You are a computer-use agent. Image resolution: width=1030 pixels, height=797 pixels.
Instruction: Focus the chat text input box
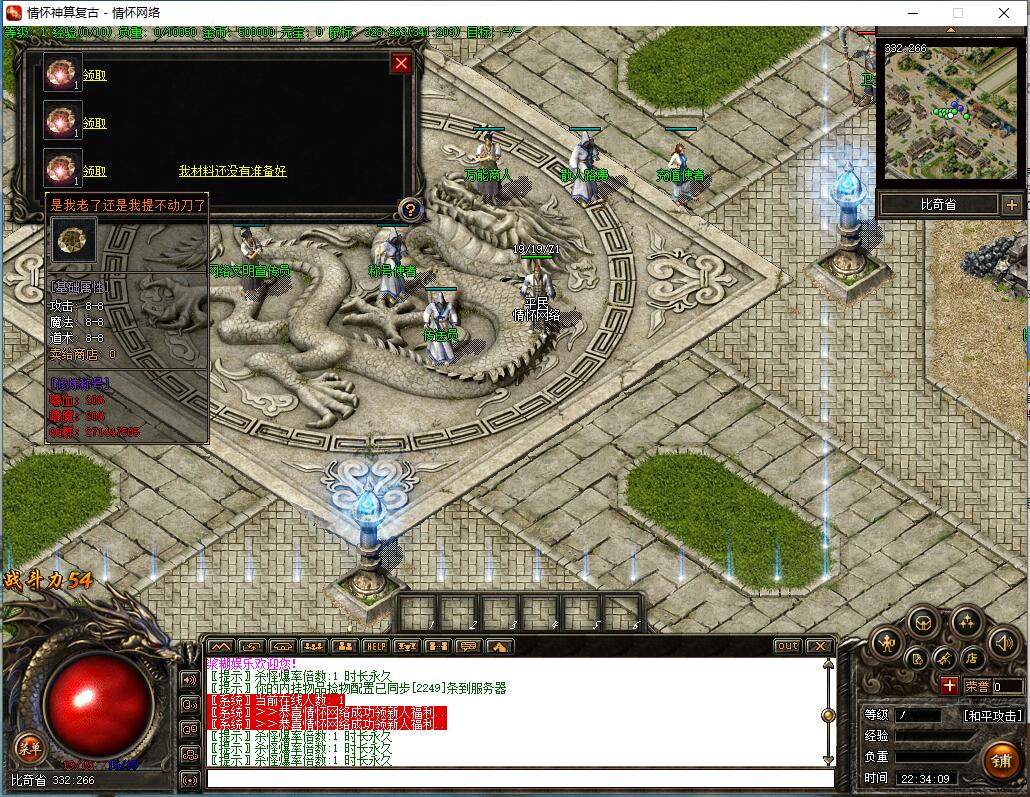pos(520,778)
